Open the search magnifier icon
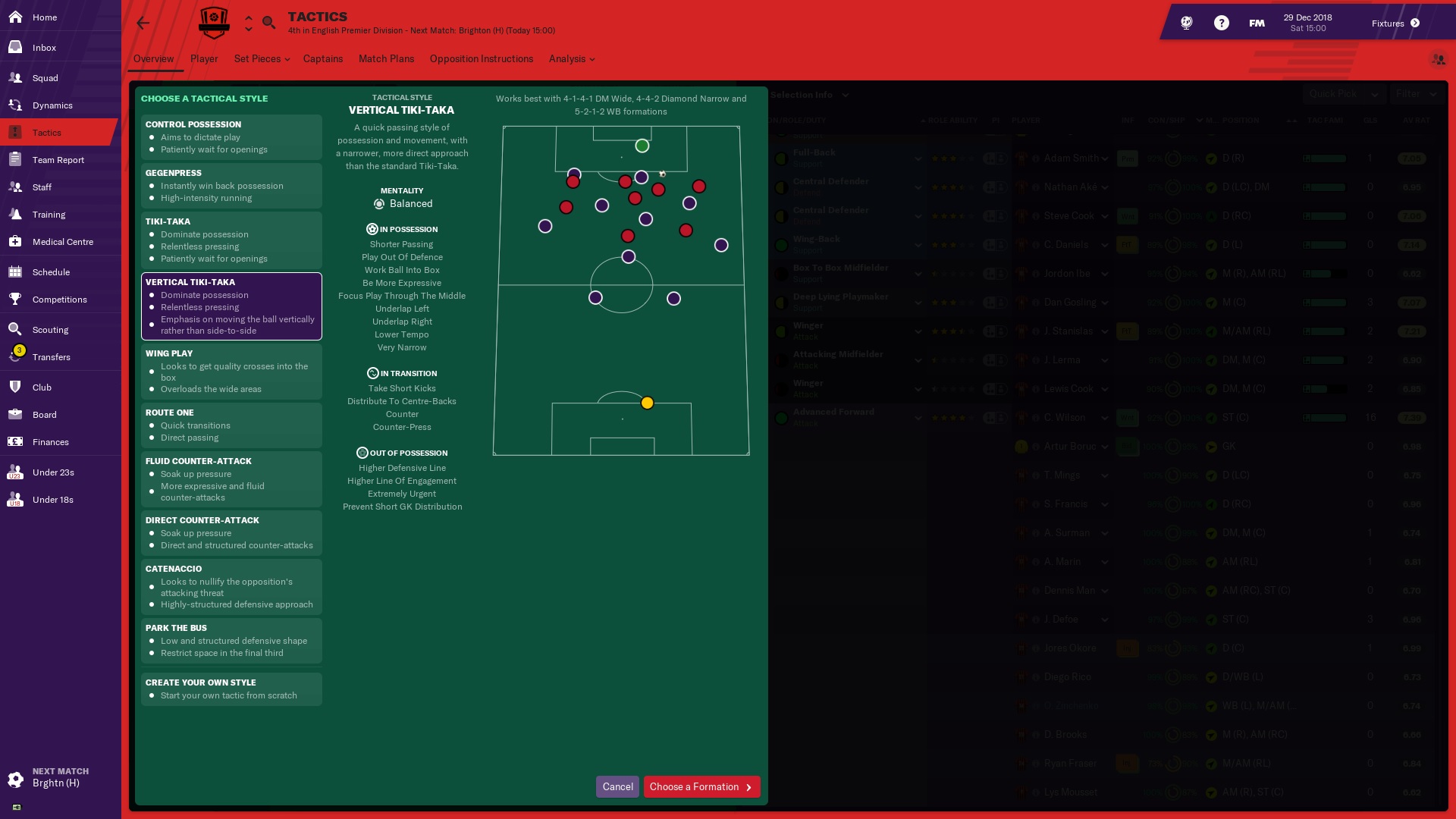The width and height of the screenshot is (1456, 819). tap(268, 23)
